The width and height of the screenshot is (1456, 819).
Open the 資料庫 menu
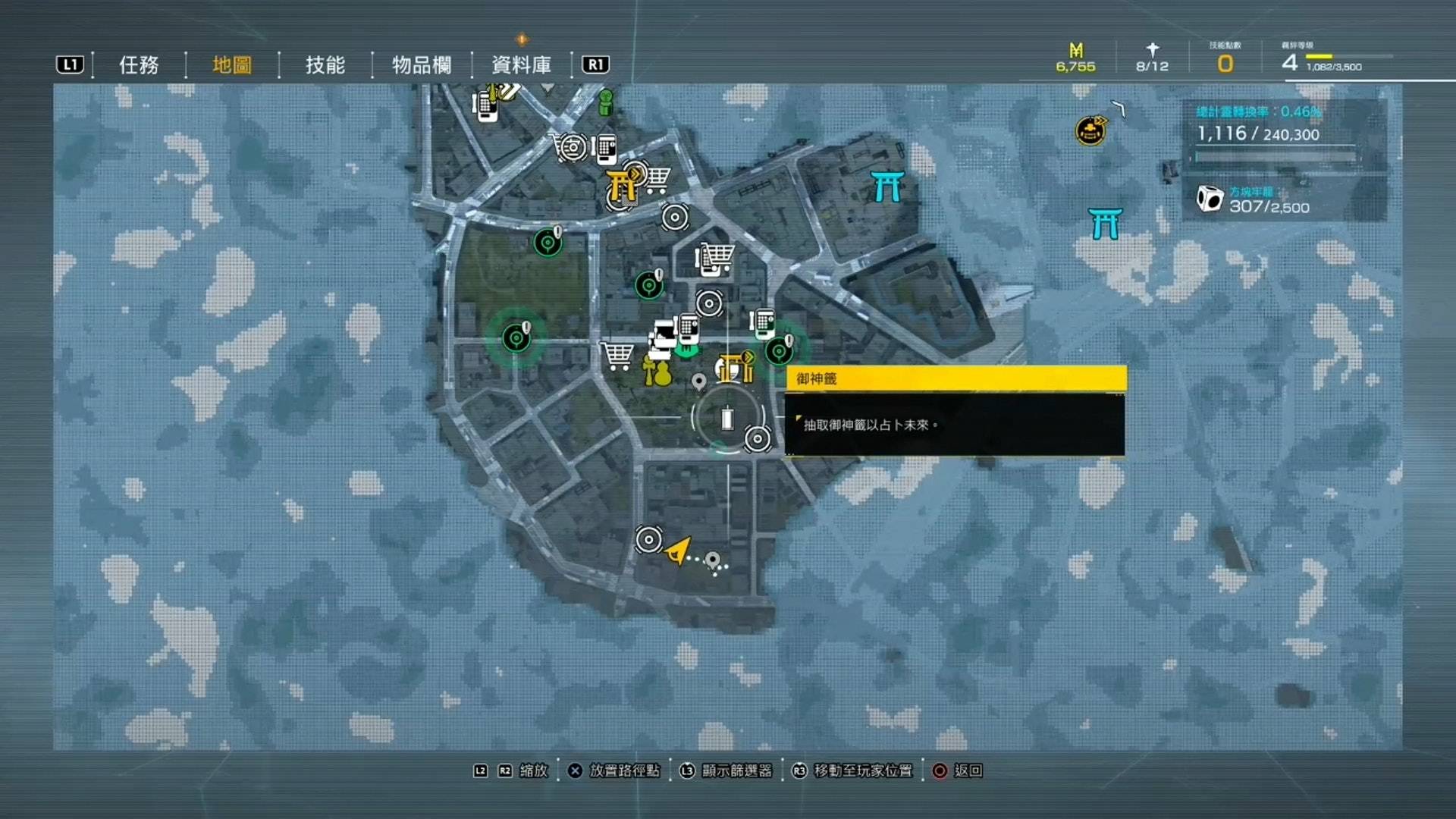pyautogui.click(x=522, y=64)
